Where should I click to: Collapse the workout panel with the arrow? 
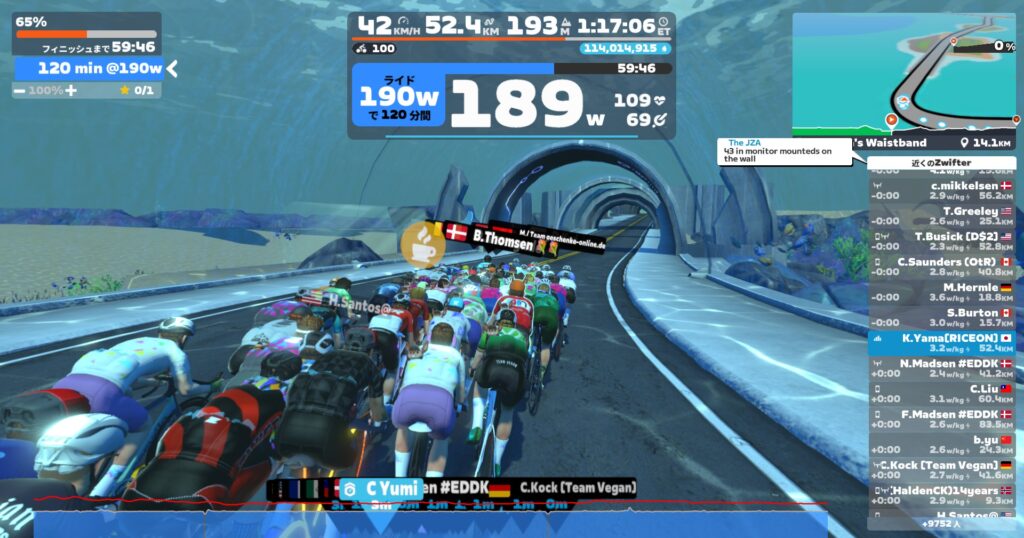click(172, 68)
